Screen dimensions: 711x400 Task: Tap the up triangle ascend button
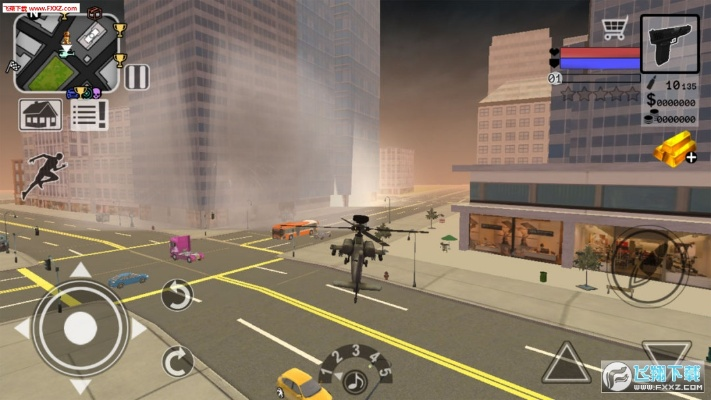pos(565,362)
